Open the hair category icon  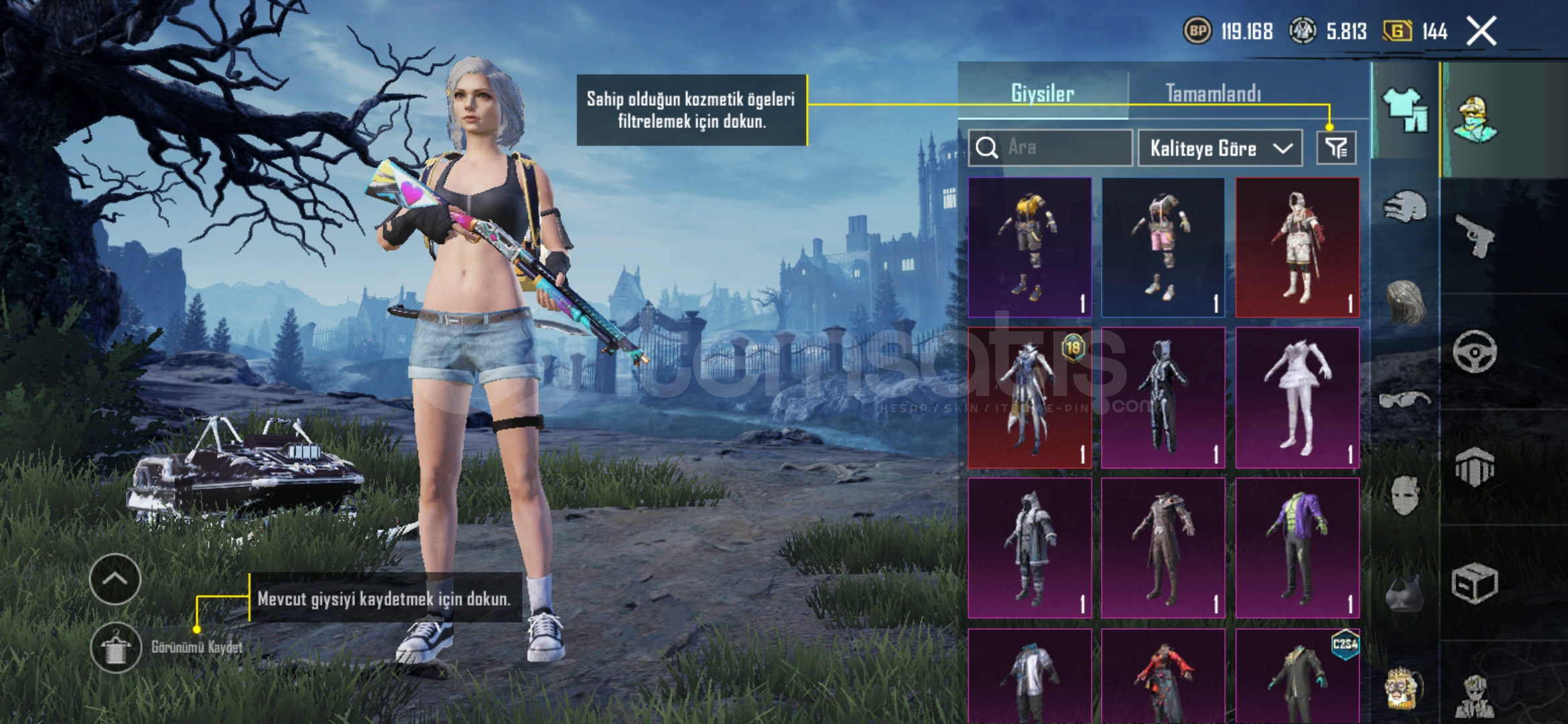pyautogui.click(x=1404, y=303)
